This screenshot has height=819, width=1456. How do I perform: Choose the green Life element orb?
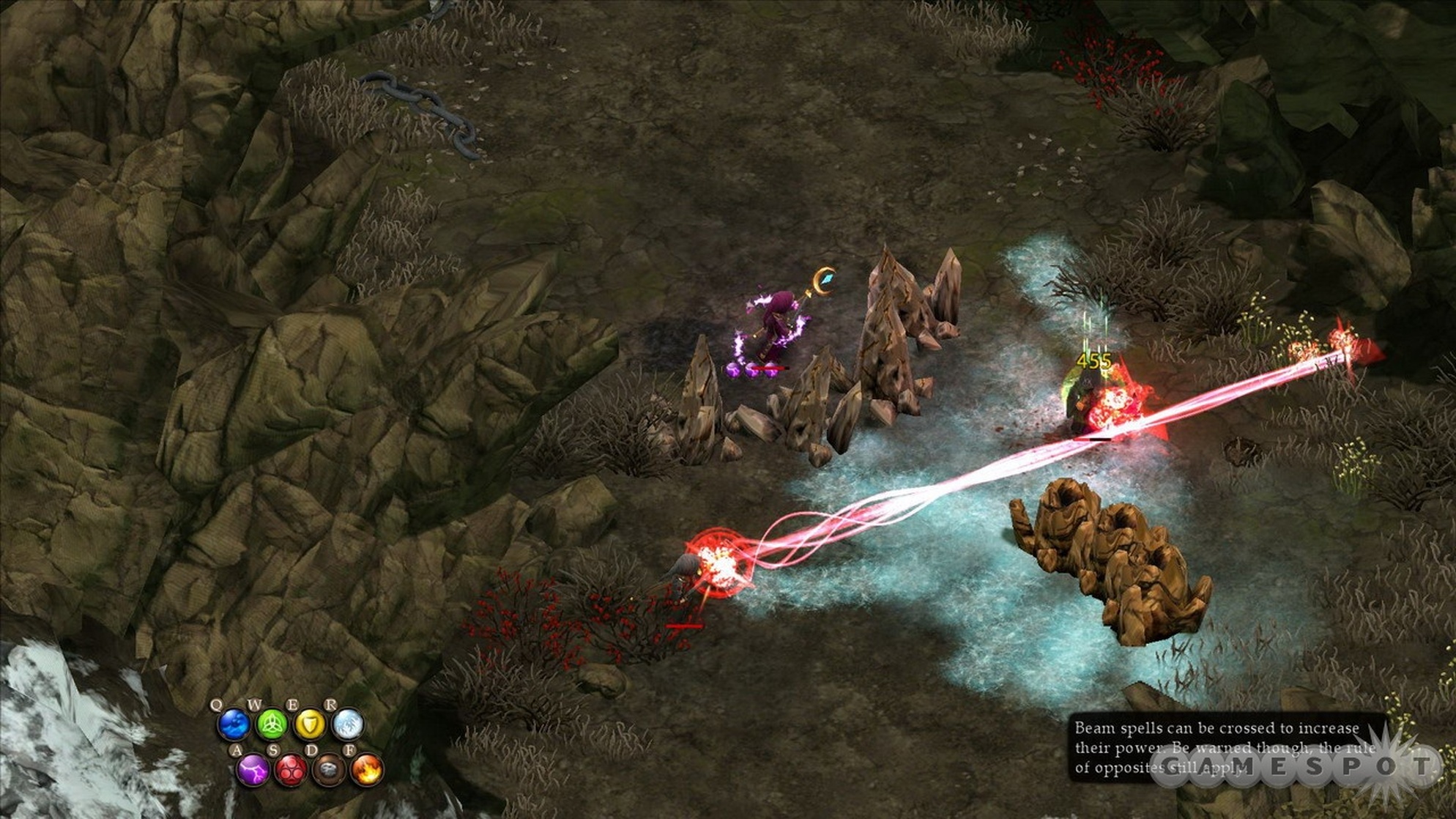coord(272,725)
